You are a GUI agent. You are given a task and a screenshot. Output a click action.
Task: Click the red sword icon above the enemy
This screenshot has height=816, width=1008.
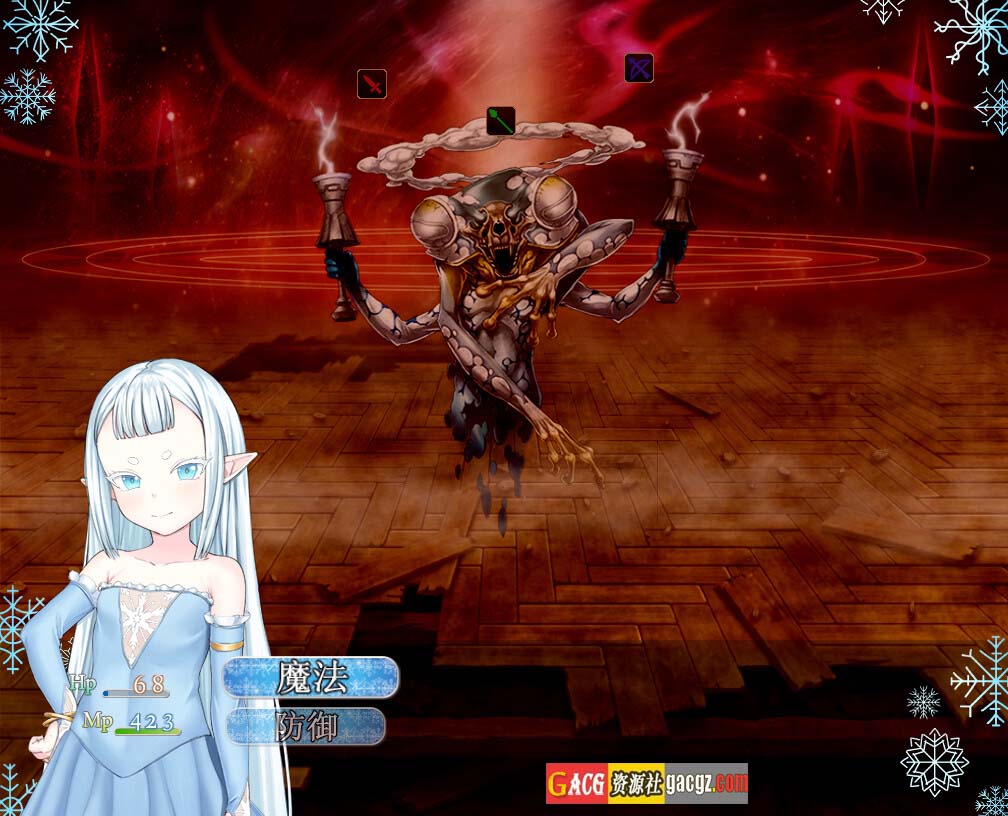coord(372,84)
